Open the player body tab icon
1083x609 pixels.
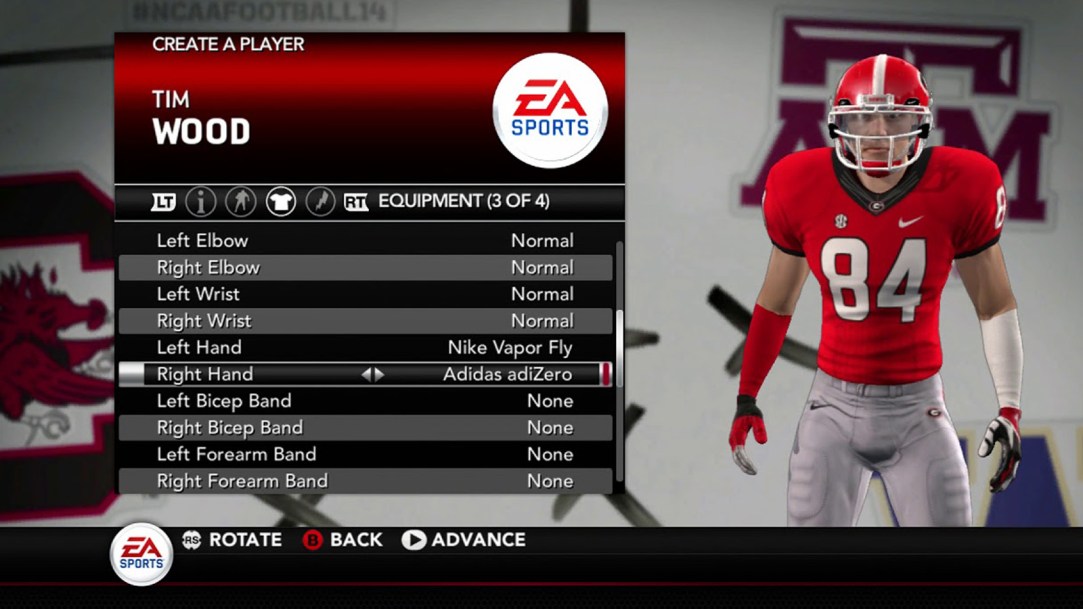(240, 202)
